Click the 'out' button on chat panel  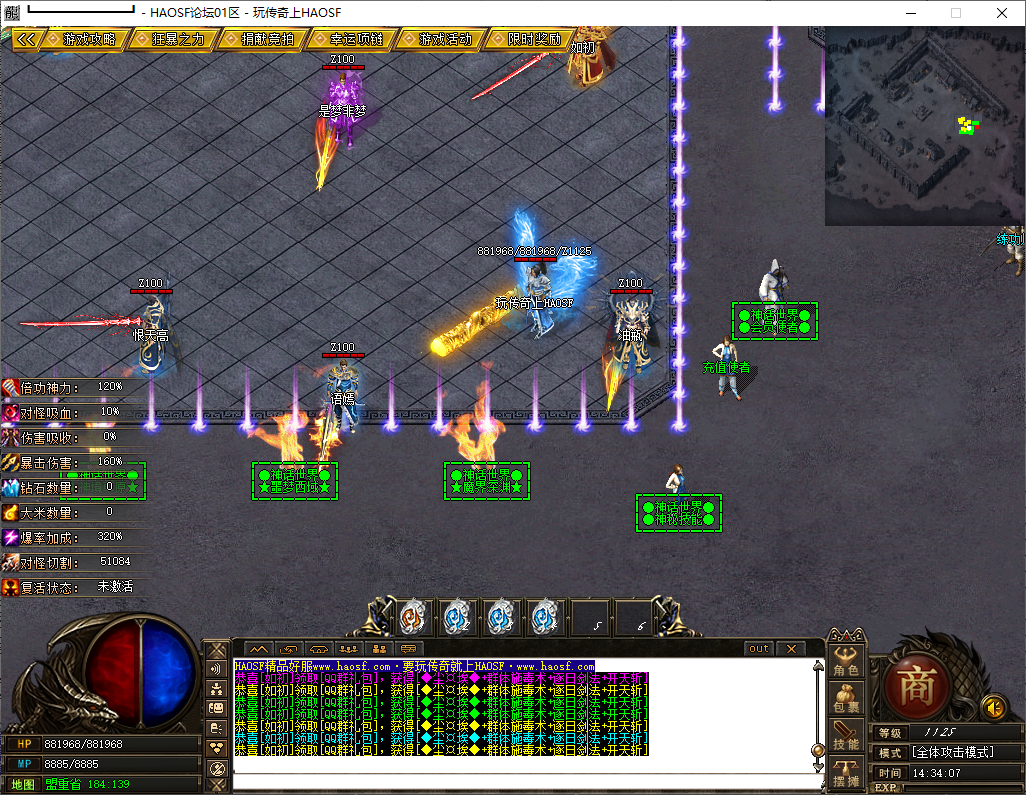(x=759, y=649)
